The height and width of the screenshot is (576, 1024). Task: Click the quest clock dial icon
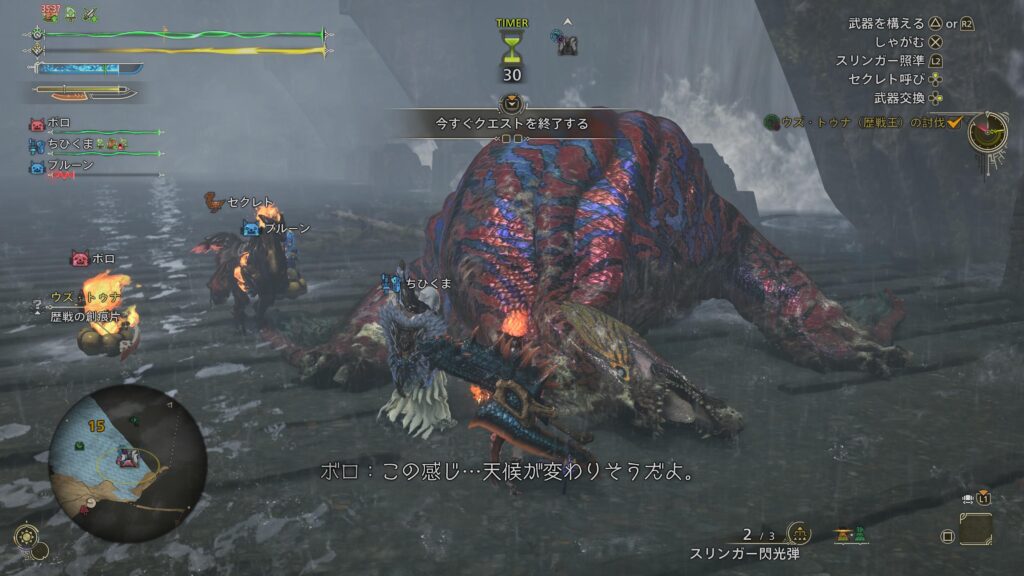[x=985, y=132]
